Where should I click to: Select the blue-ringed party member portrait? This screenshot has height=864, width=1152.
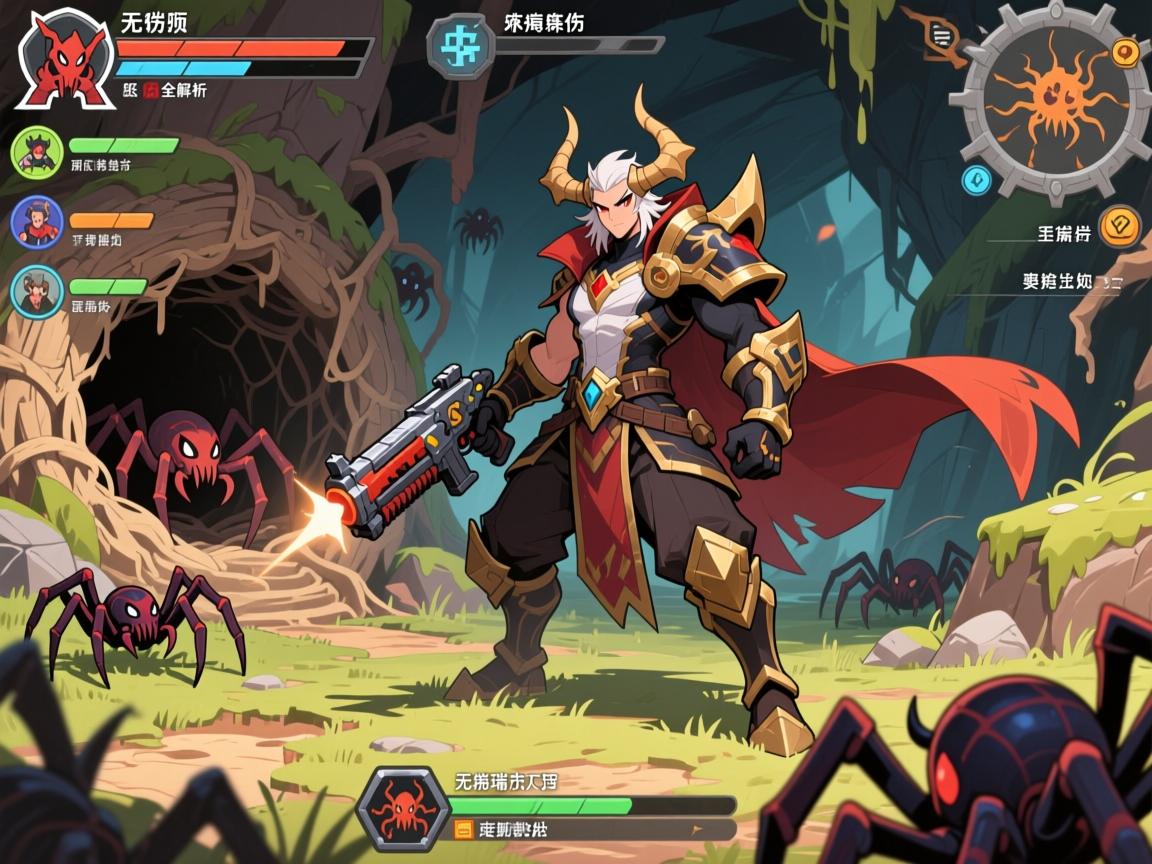tap(37, 222)
